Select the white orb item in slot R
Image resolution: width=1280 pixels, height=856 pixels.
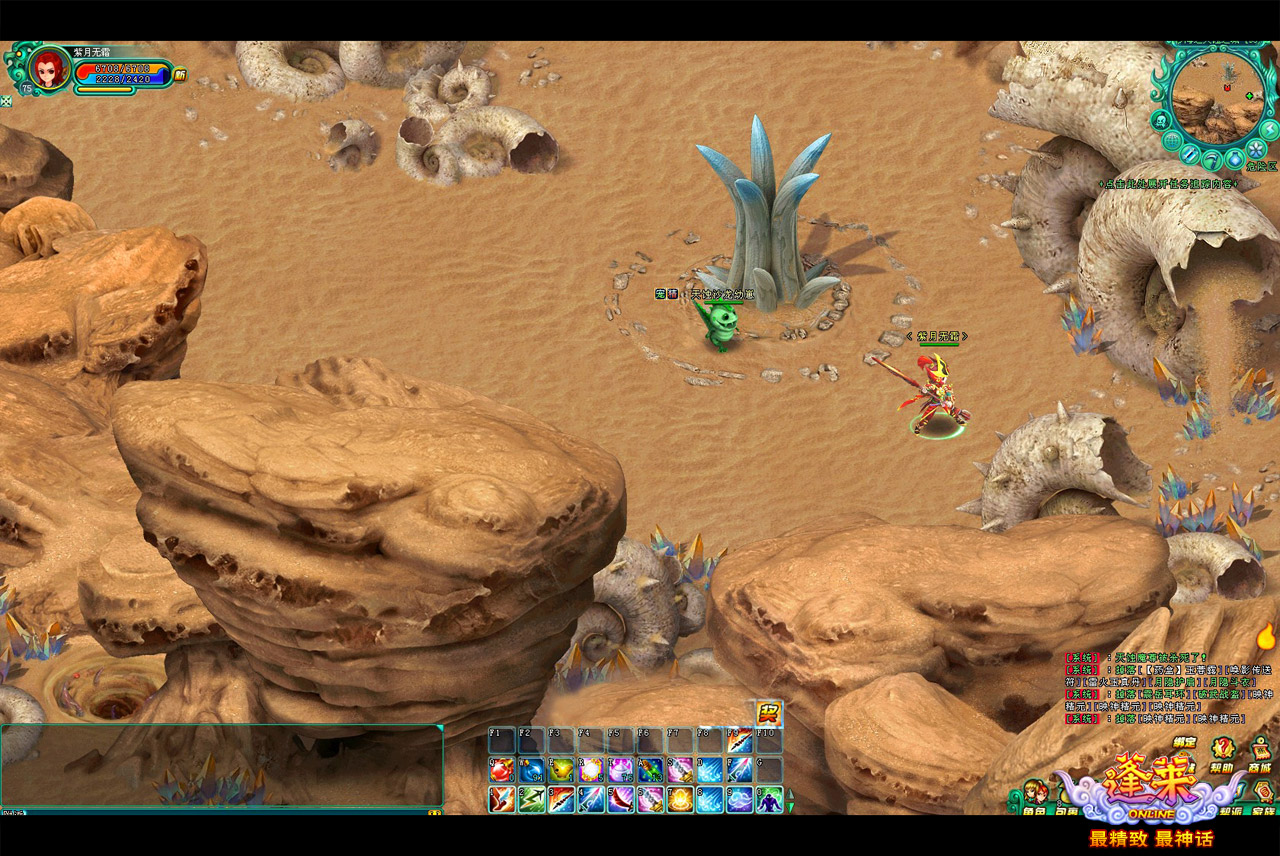click(x=591, y=770)
